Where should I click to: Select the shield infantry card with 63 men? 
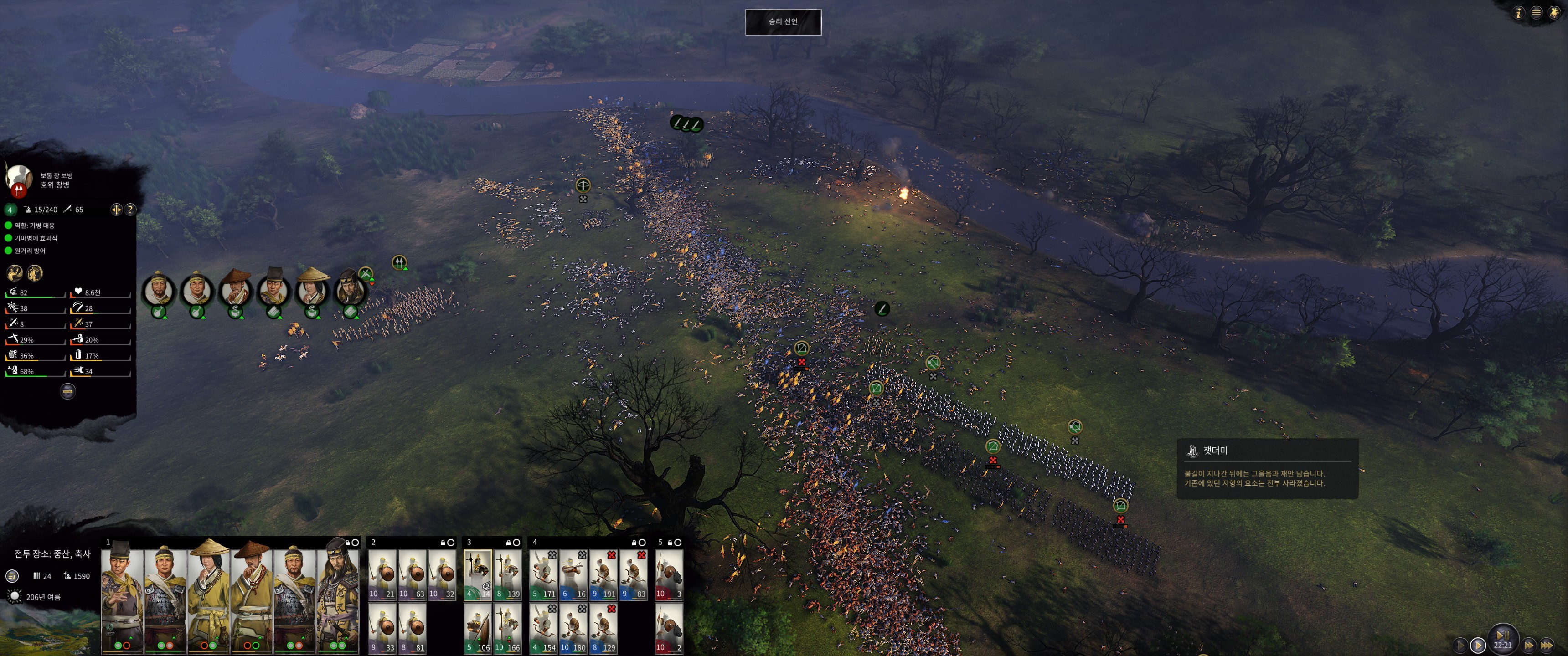[x=412, y=575]
